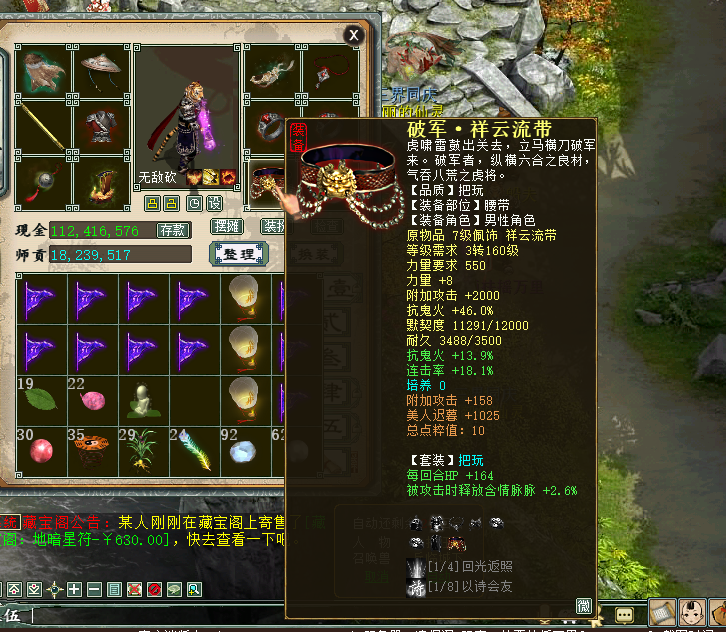Screen dimensions: 726x632
Task: Select the red orb item stack
Action: pyautogui.click(x=41, y=450)
